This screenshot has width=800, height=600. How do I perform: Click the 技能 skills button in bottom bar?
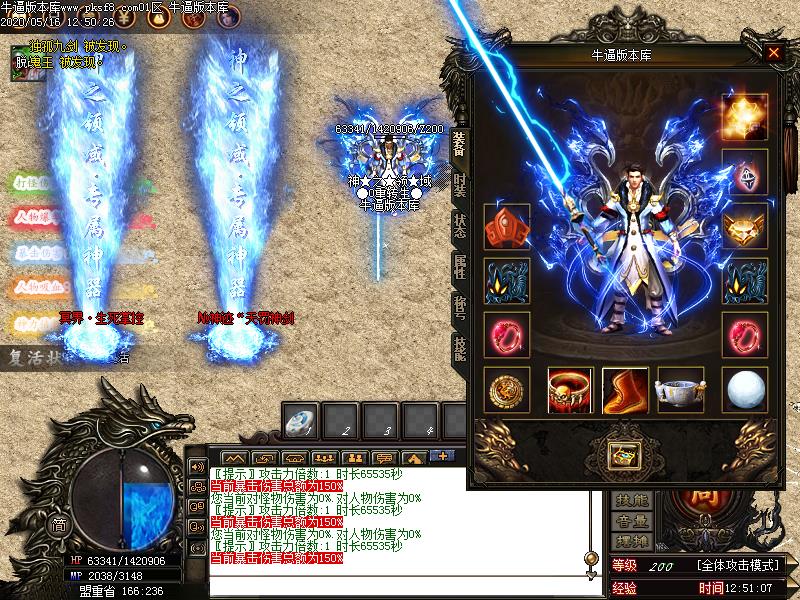[x=632, y=500]
